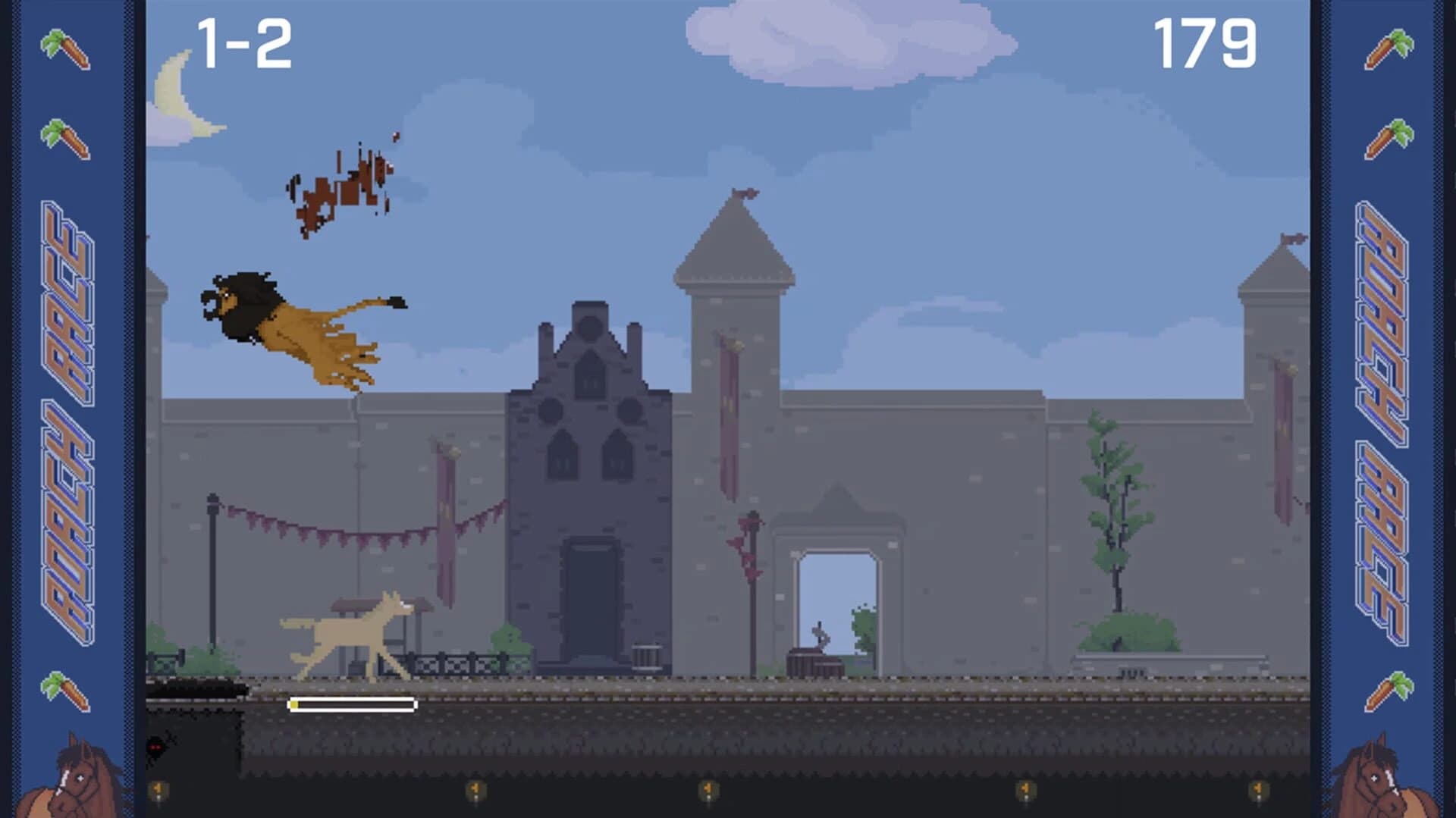Click the yellow progress bar above the pit
The image size is (1456, 818).
(351, 704)
